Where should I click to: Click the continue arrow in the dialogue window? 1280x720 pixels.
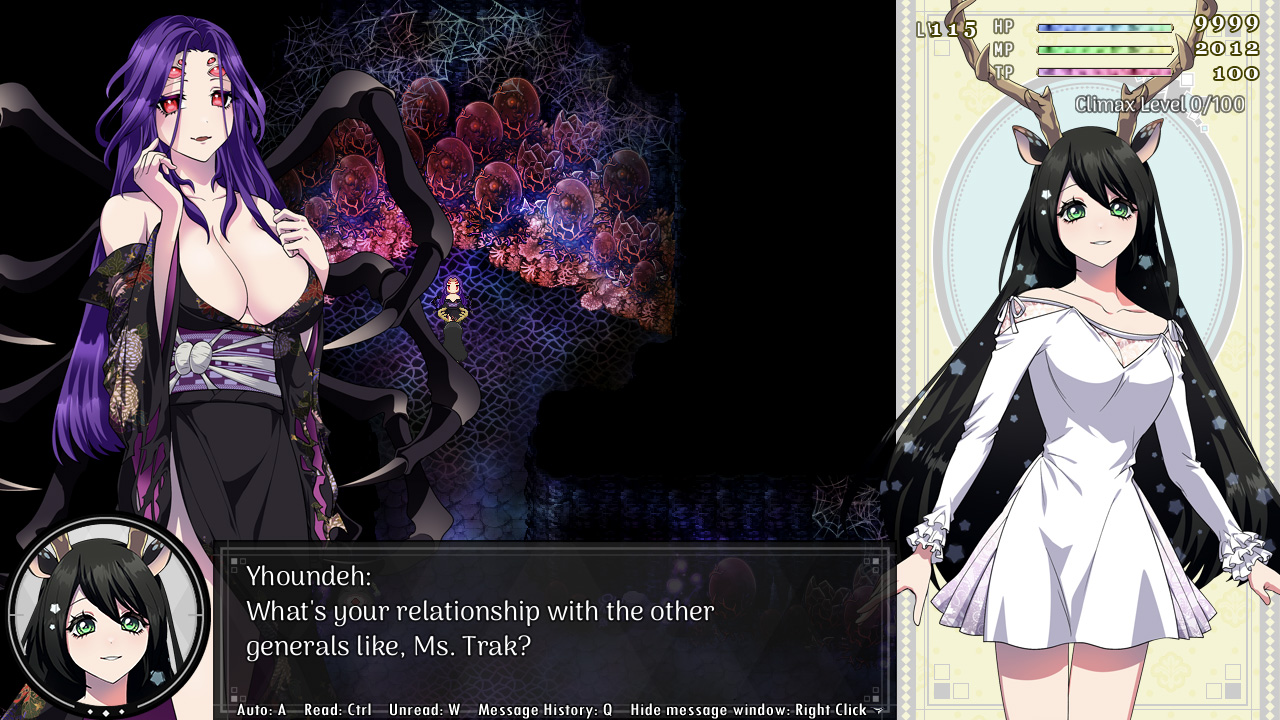coord(878,710)
